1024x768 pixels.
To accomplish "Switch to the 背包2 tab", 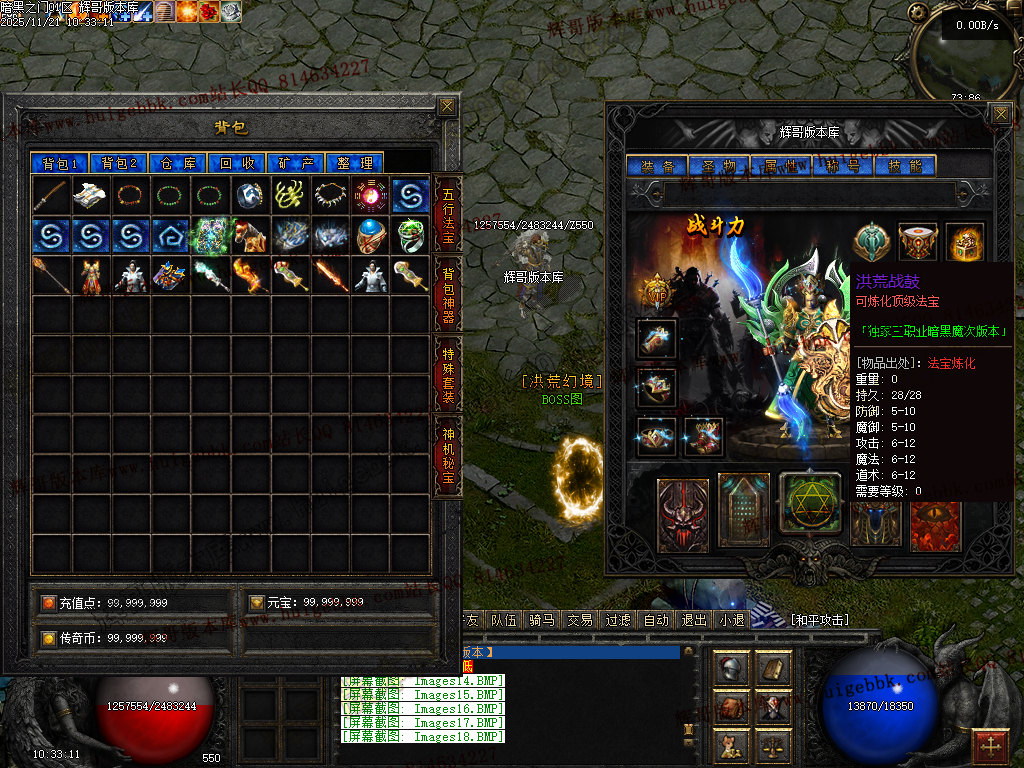I will 119,163.
